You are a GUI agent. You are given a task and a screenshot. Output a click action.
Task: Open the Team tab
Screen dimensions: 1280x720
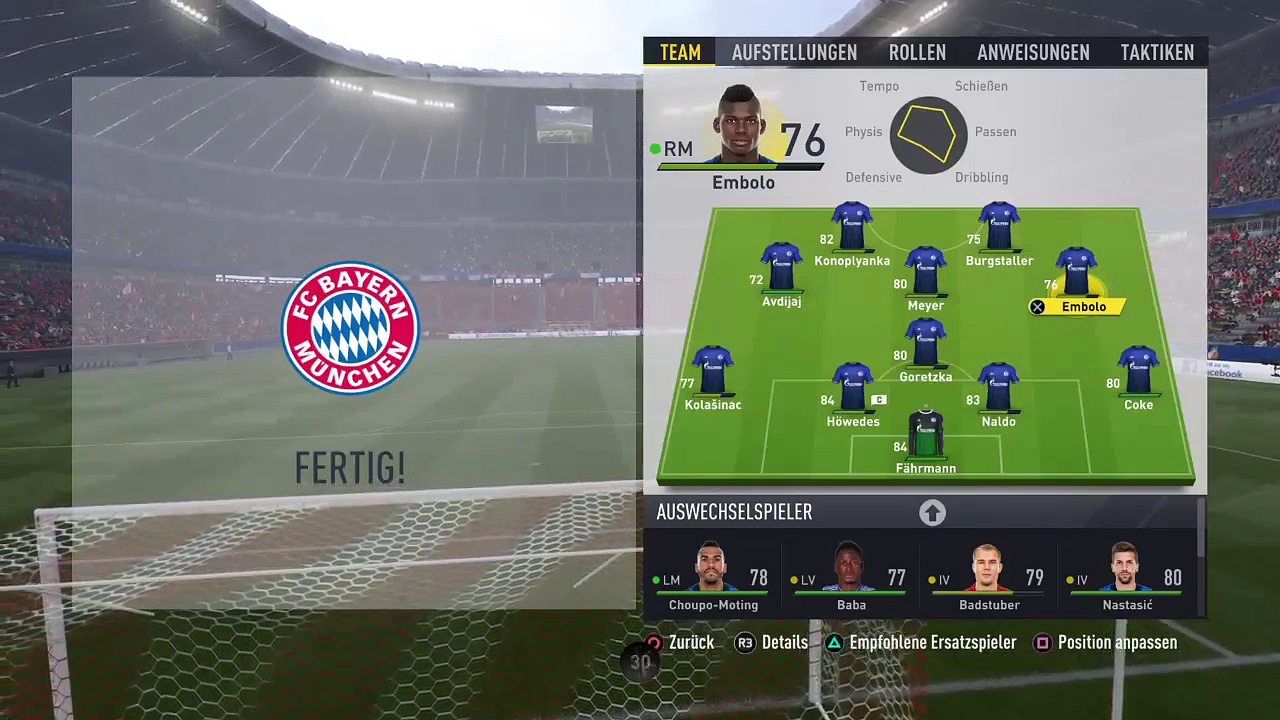click(680, 52)
